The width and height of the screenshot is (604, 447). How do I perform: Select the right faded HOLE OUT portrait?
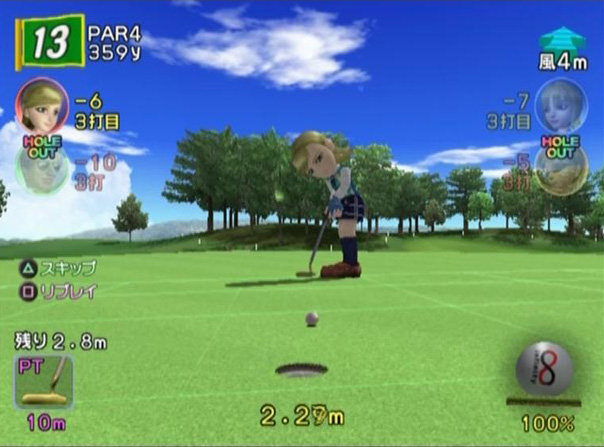coord(562,165)
